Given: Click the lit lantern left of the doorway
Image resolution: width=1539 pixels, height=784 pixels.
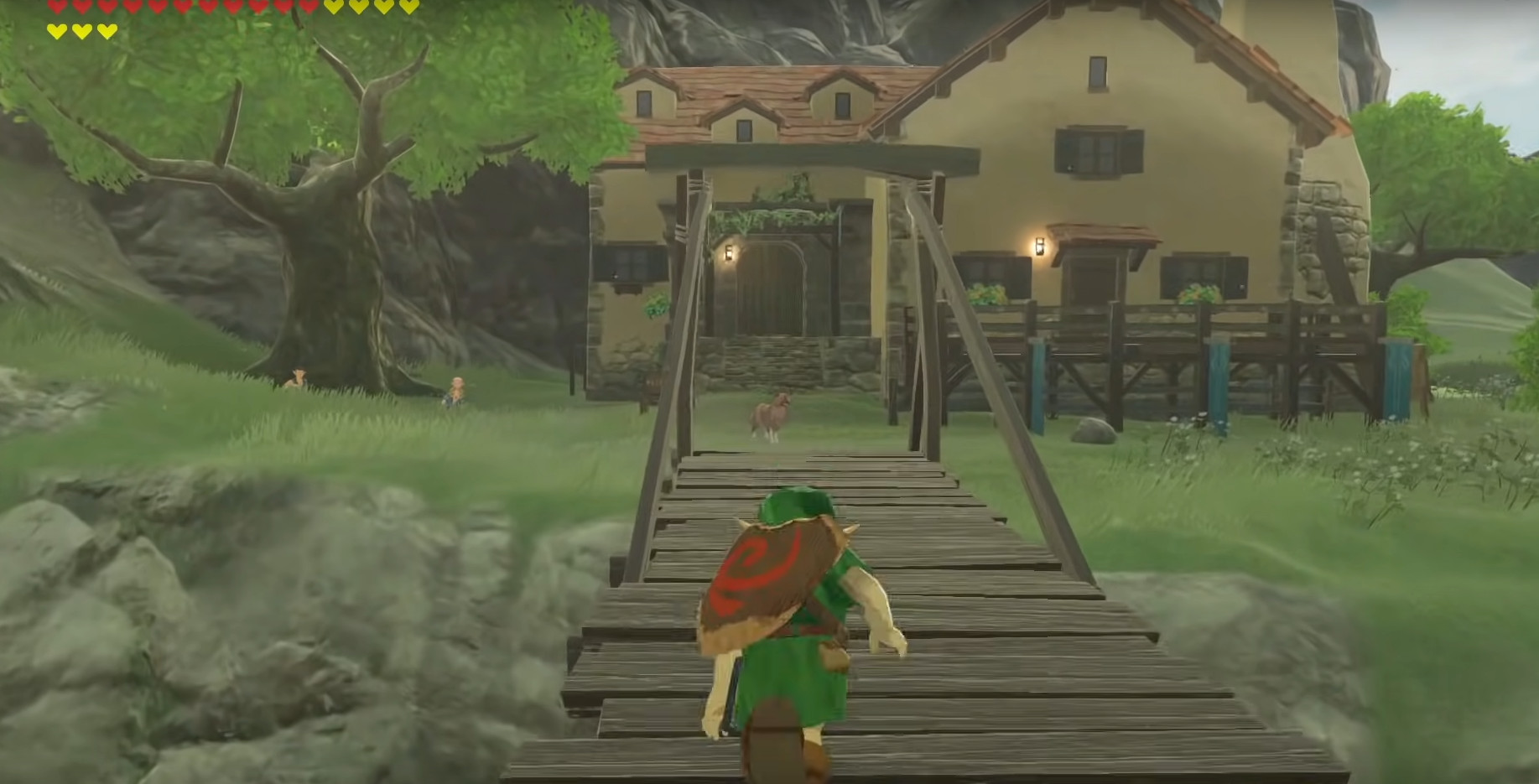Looking at the screenshot, I should (x=729, y=252).
